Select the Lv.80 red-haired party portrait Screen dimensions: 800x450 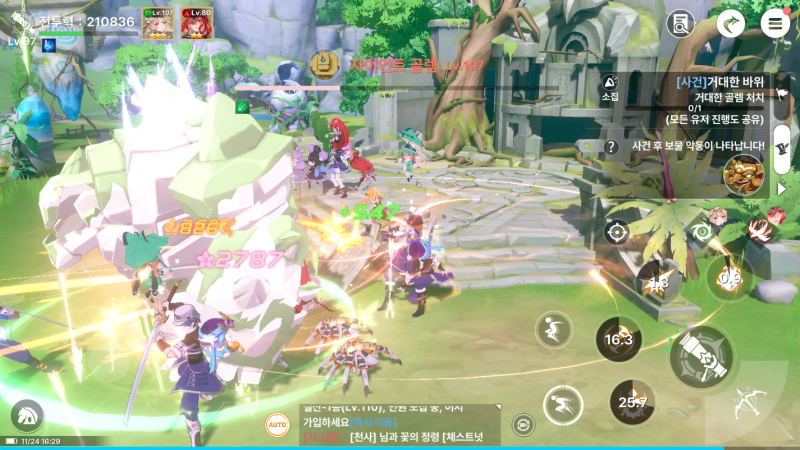click(197, 23)
